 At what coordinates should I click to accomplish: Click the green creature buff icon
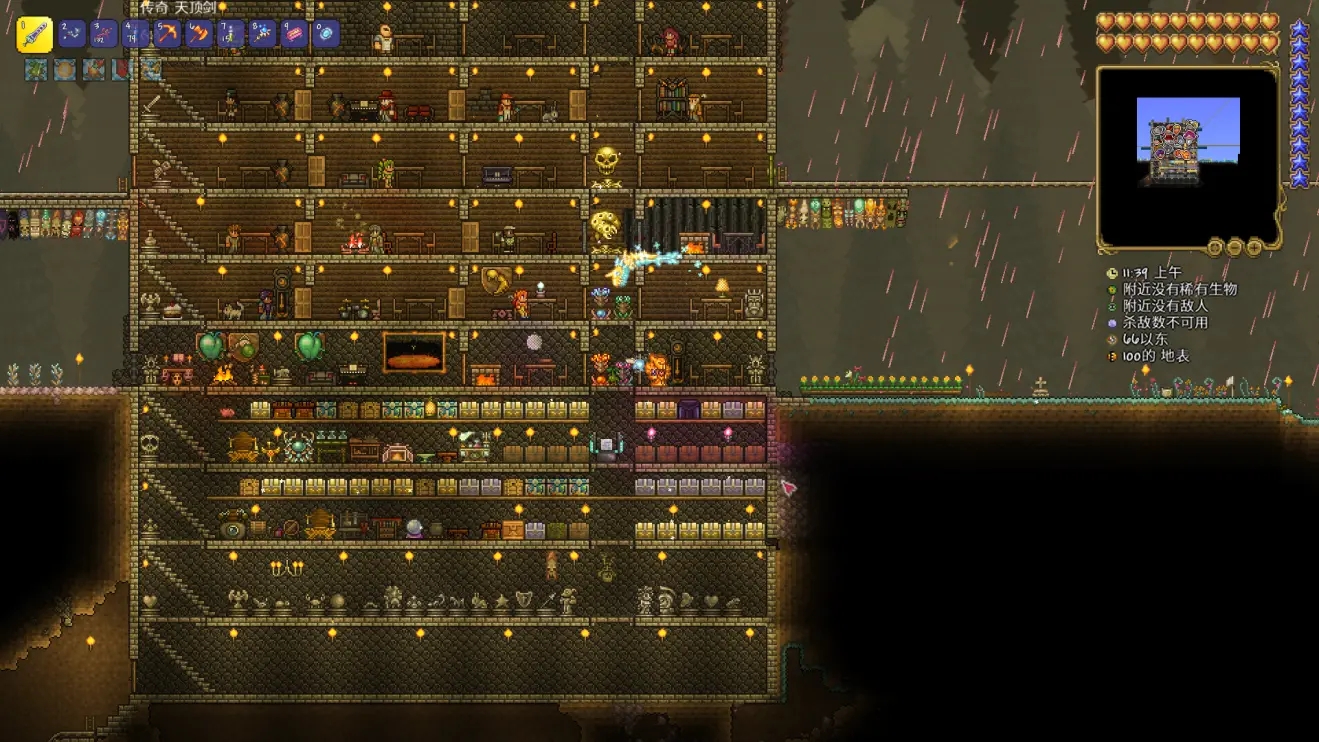tap(36, 70)
